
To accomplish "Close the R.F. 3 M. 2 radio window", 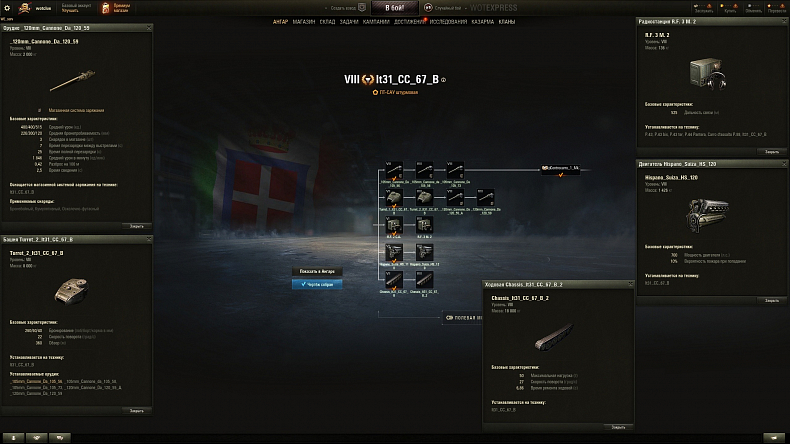I will point(771,151).
